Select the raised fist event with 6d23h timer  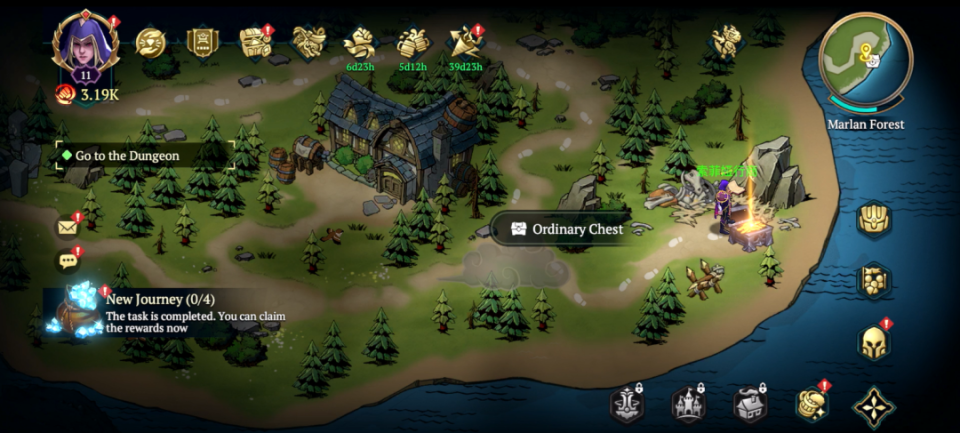pyautogui.click(x=359, y=43)
